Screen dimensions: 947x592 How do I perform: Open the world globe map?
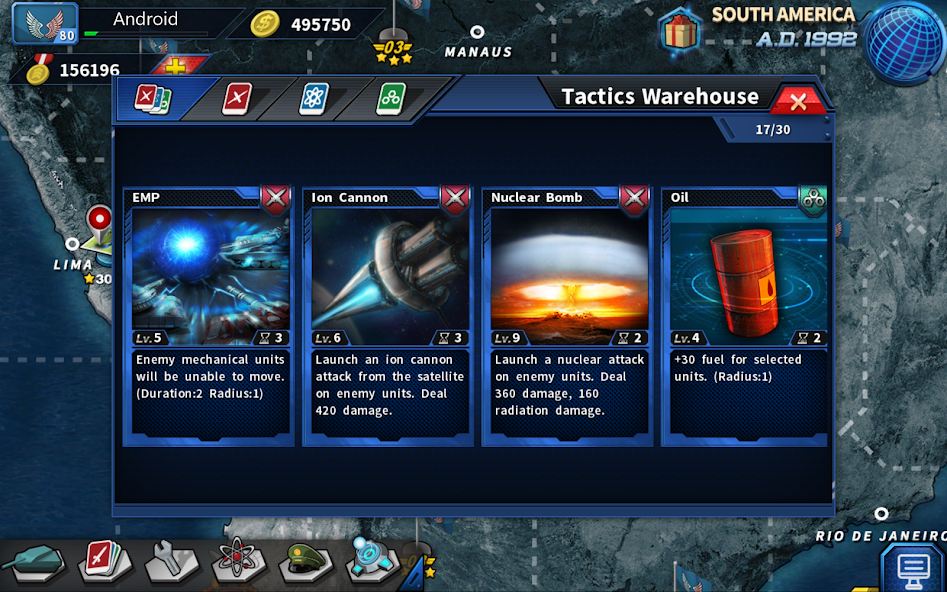click(904, 38)
